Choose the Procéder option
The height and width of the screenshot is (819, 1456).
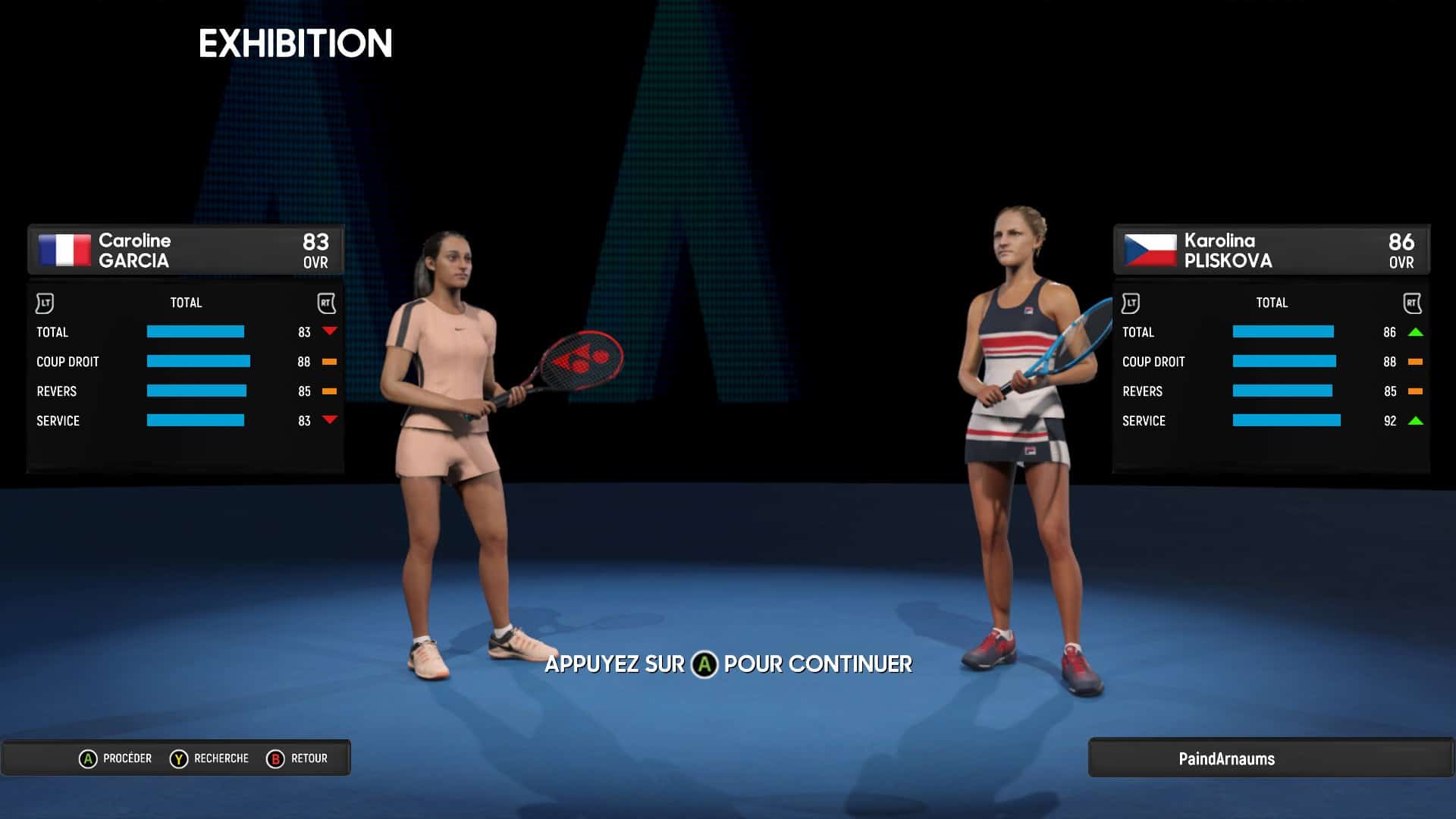tap(115, 758)
